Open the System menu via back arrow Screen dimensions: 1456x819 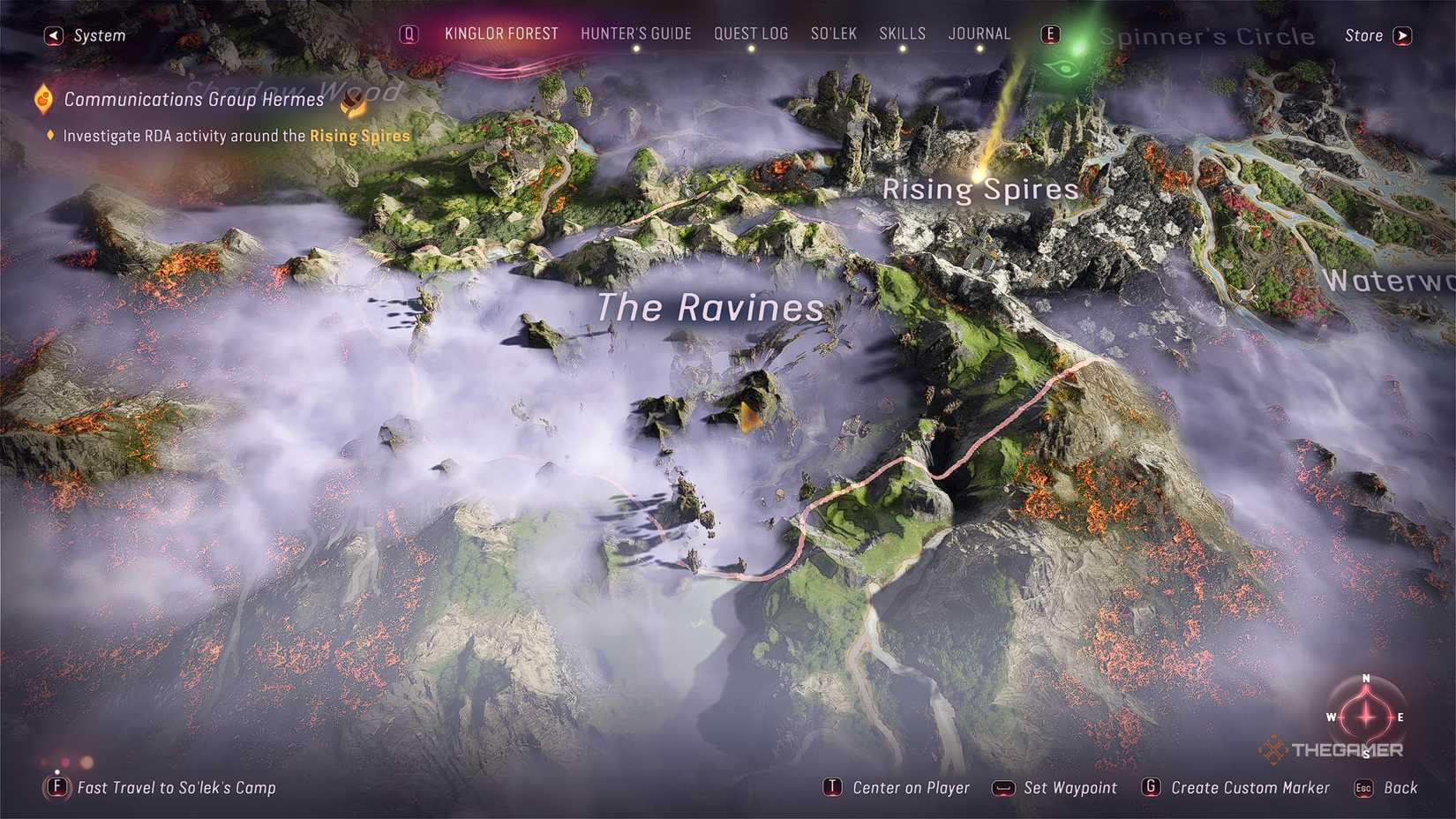pos(53,34)
